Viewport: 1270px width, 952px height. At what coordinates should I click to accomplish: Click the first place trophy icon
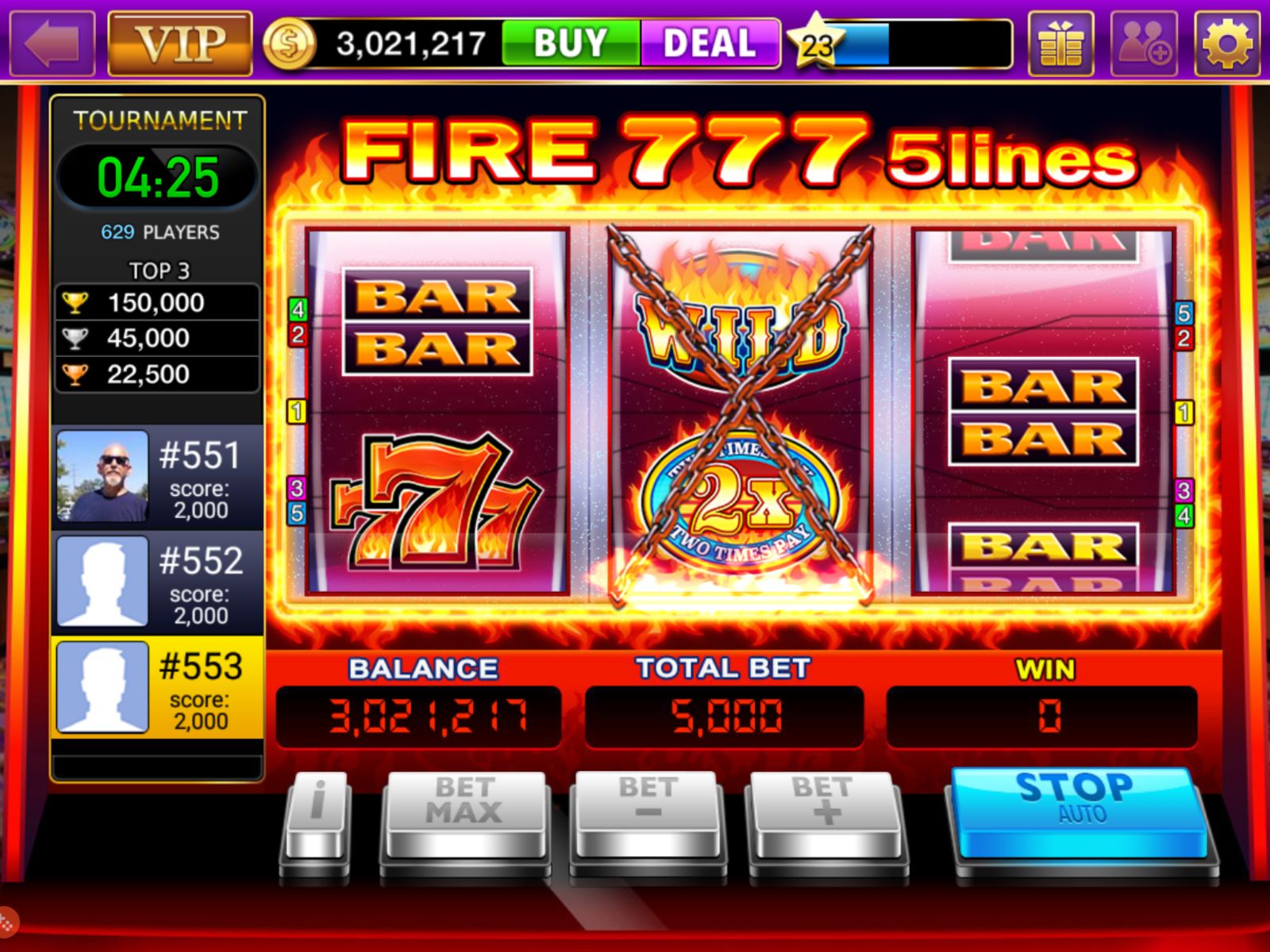[x=75, y=302]
